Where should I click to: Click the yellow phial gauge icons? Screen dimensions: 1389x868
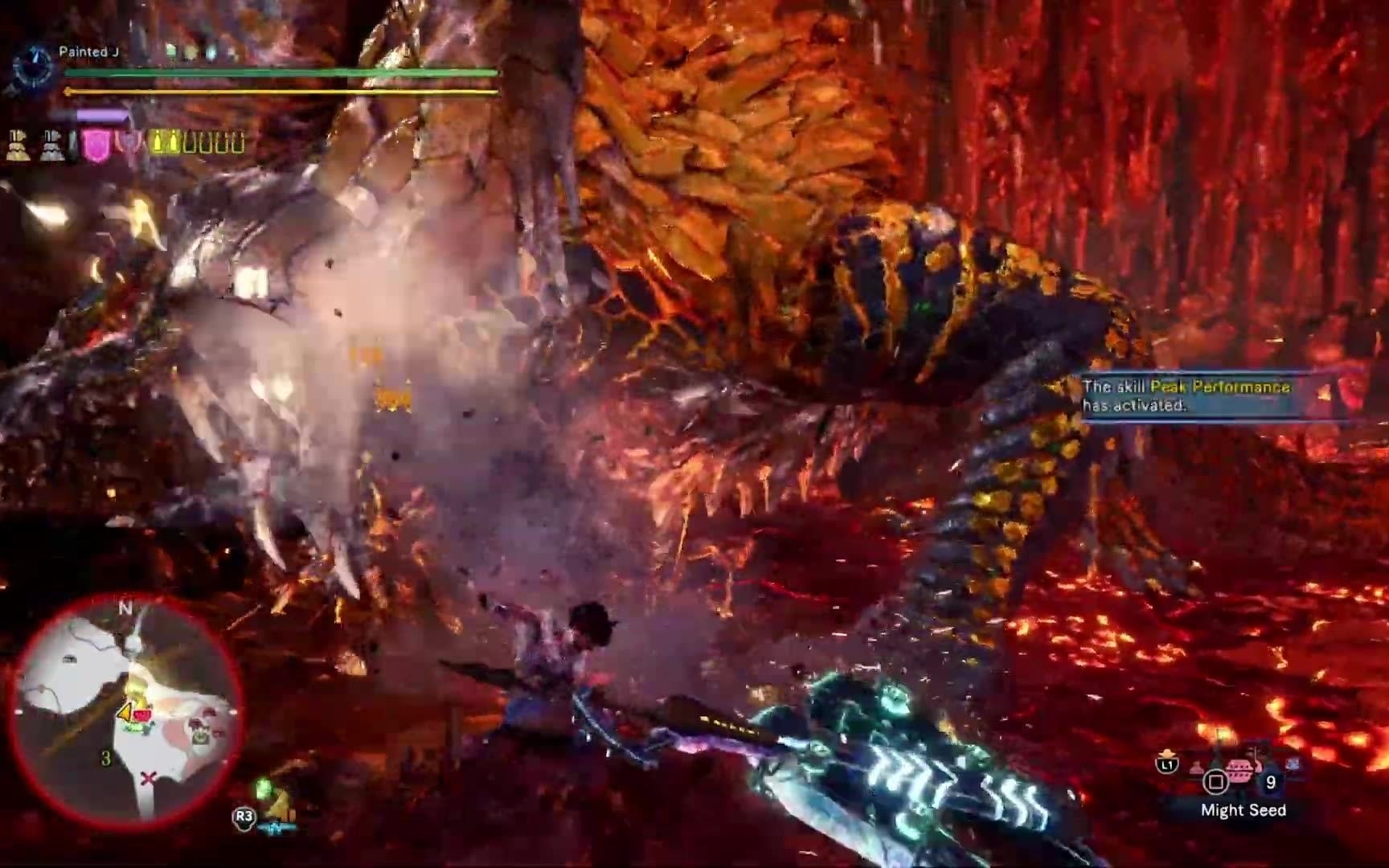[198, 143]
